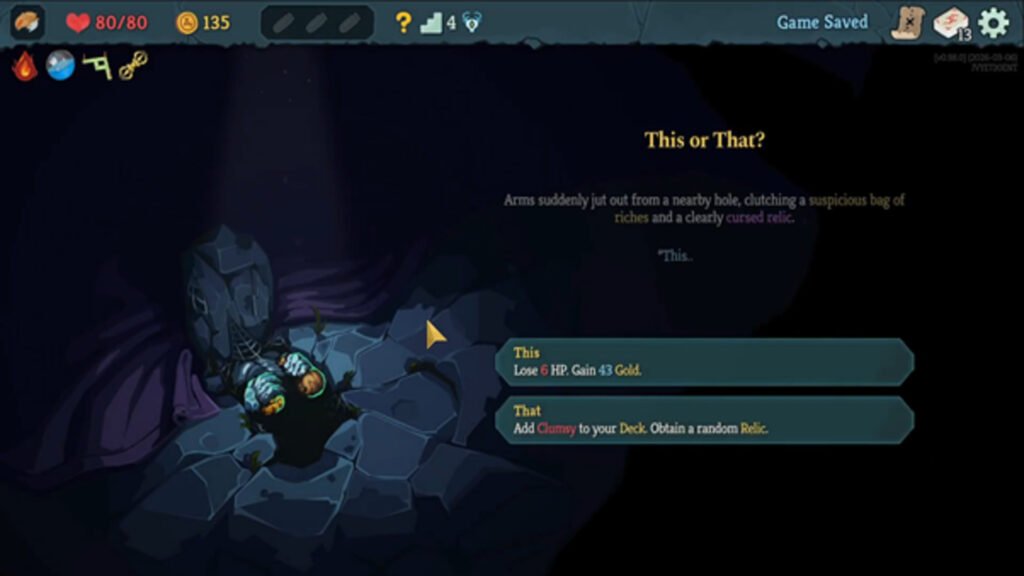
Task: Inspect the blue orb relic
Action: [x=60, y=66]
